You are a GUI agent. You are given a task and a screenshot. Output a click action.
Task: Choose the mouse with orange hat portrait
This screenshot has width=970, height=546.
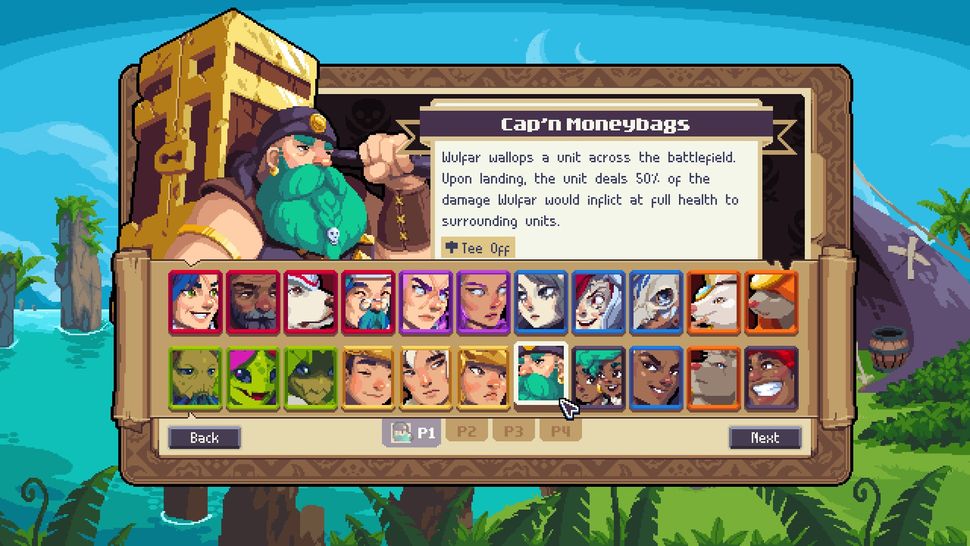771,301
